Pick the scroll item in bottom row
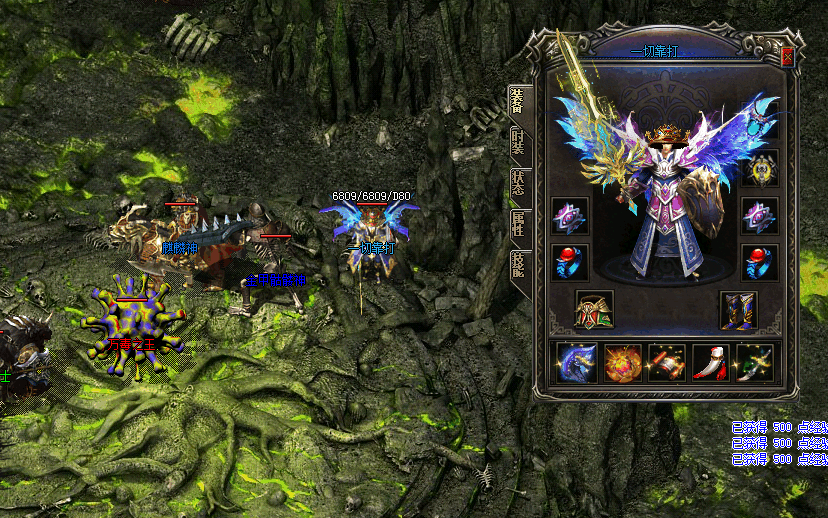 pyautogui.click(x=666, y=363)
